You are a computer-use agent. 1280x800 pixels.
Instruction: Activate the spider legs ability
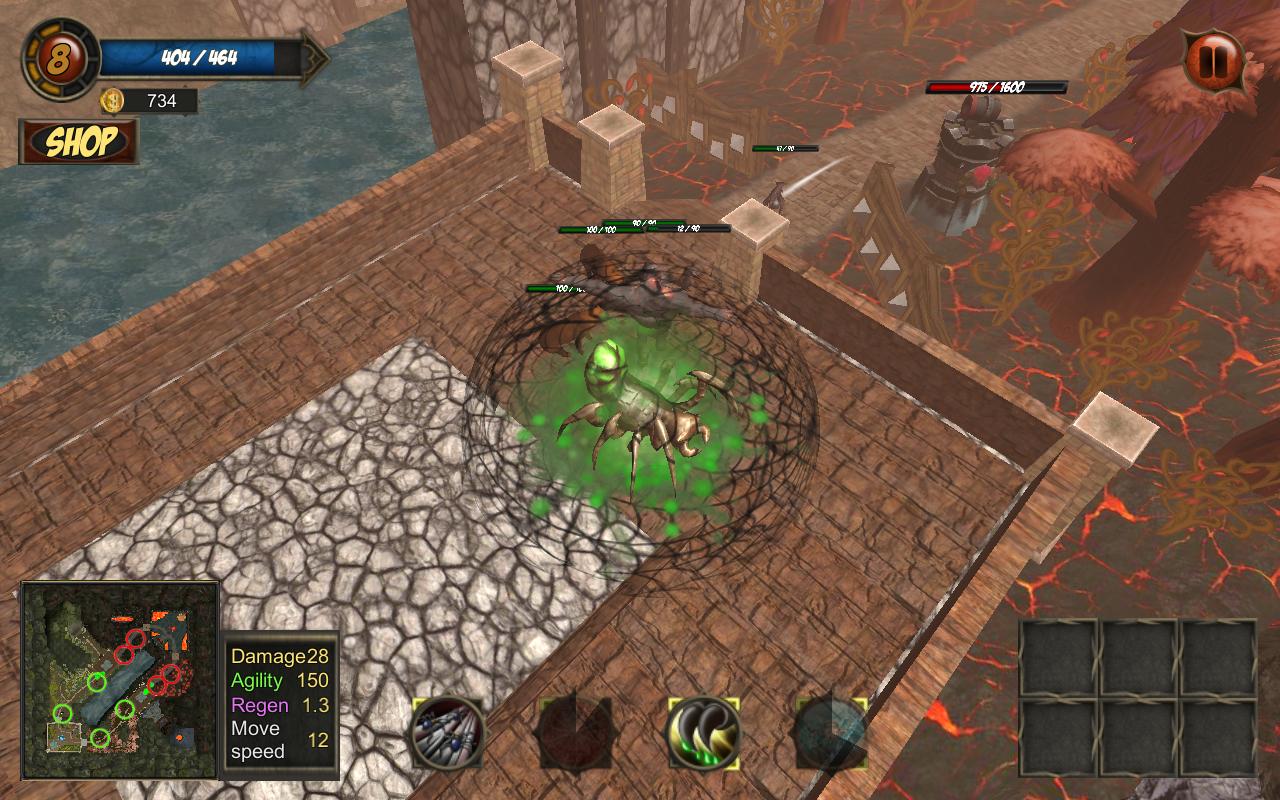point(447,733)
